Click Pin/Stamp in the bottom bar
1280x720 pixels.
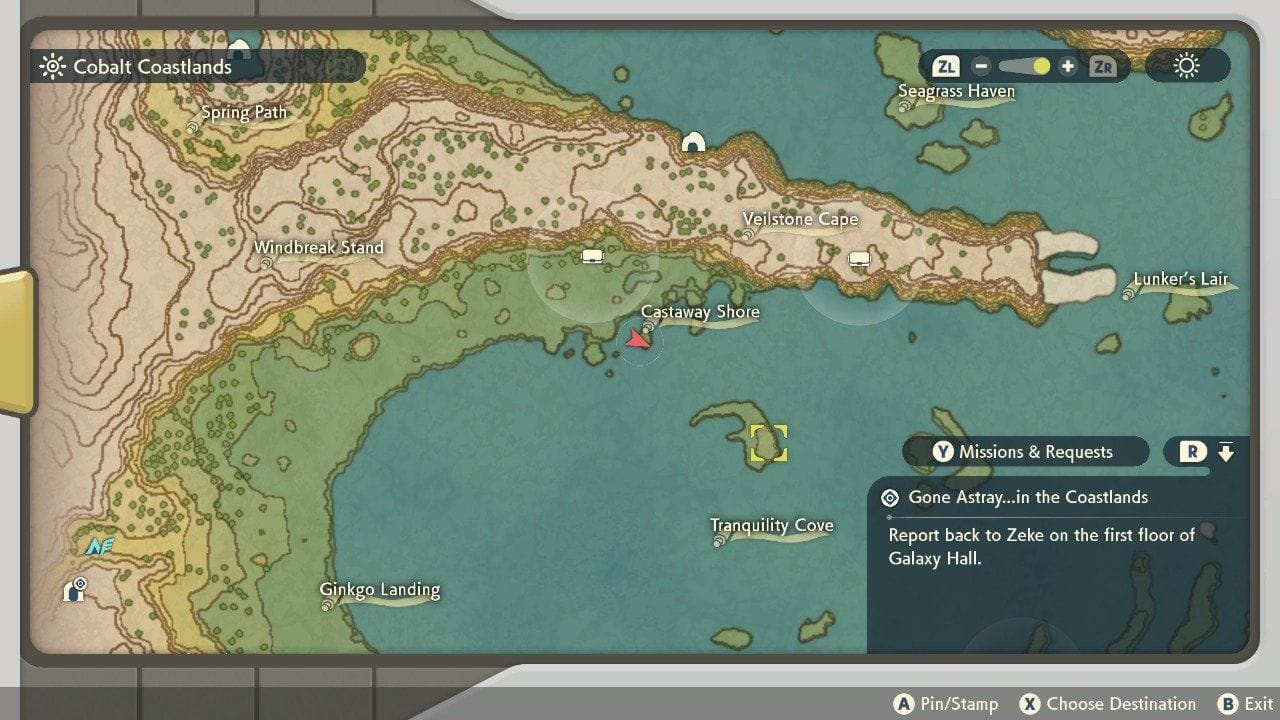(952, 703)
